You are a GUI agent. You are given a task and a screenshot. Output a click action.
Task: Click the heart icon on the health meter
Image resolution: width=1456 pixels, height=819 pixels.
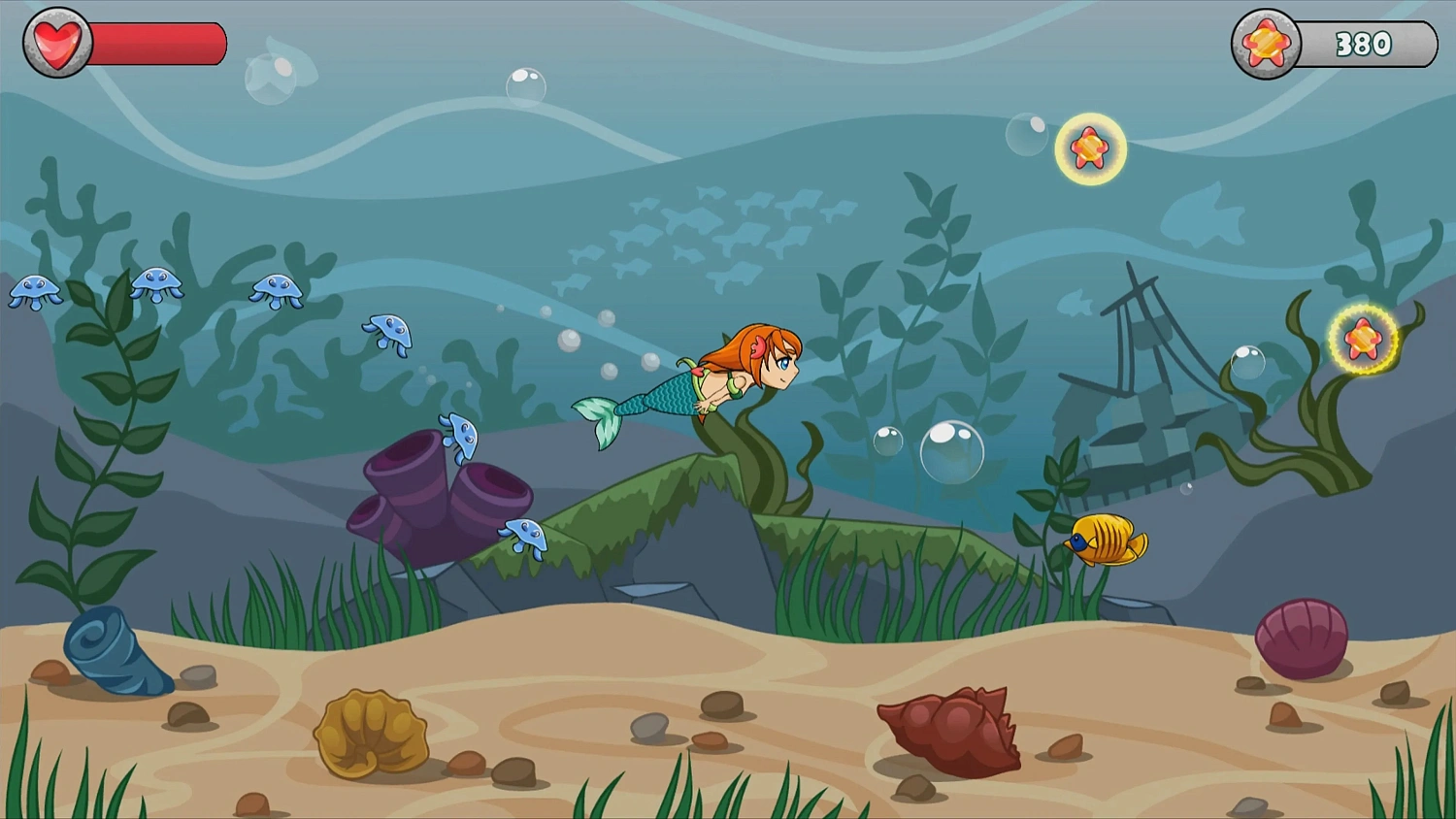56,41
